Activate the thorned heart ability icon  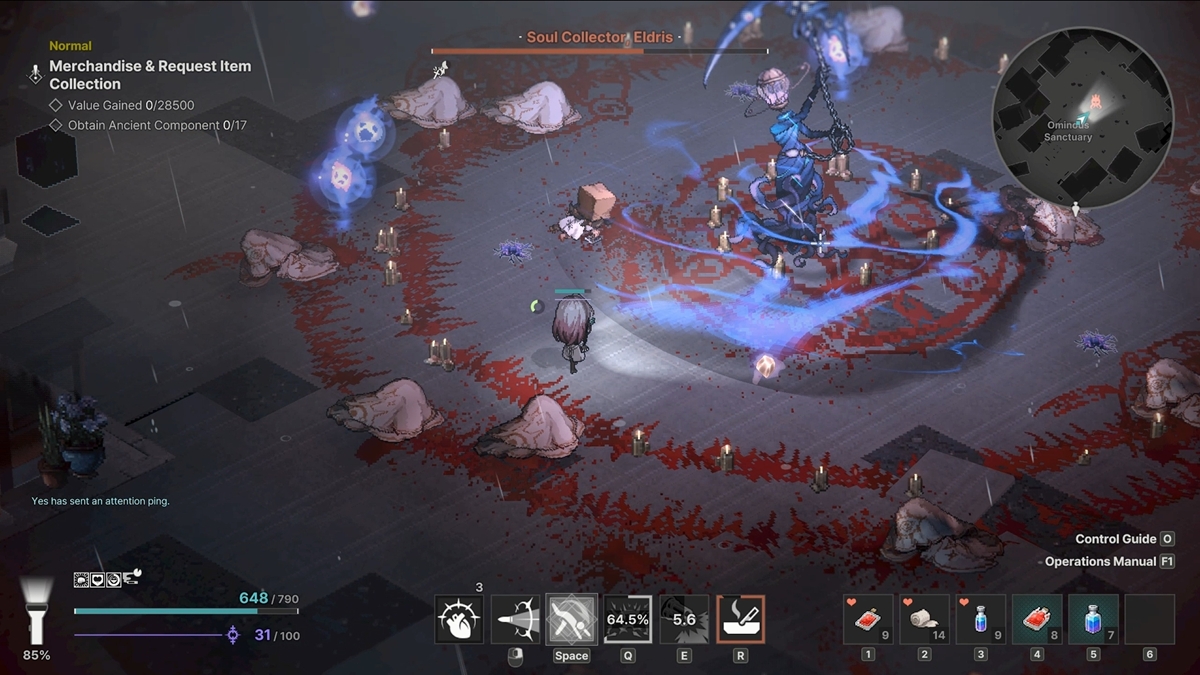point(459,620)
